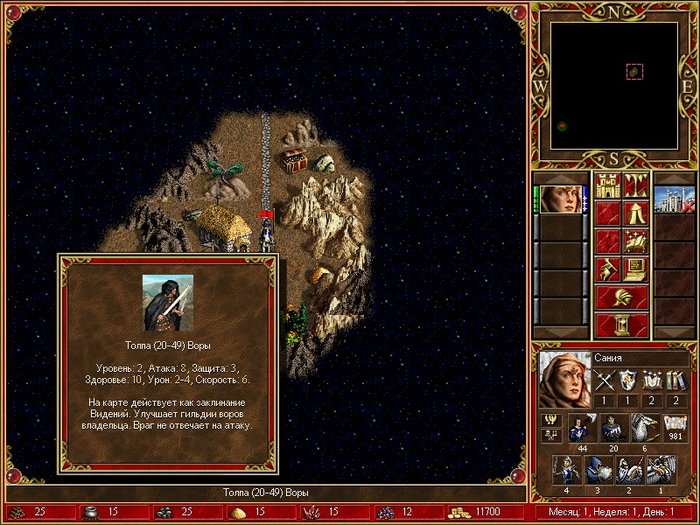
Task: Open the Kingdom Overview castle button
Action: pos(607,185)
